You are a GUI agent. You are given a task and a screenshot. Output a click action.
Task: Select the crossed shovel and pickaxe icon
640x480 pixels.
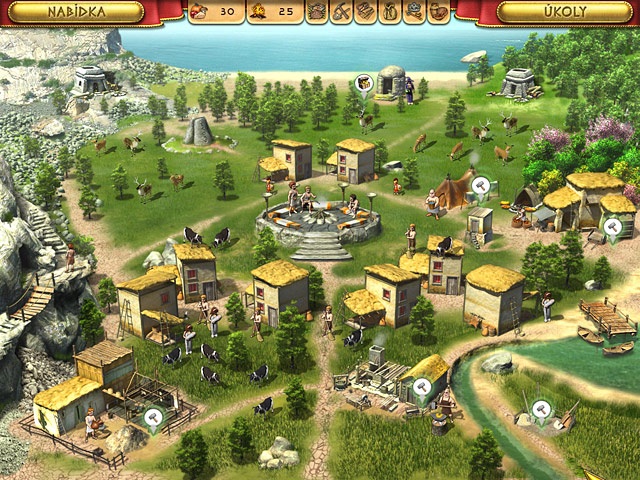(342, 13)
